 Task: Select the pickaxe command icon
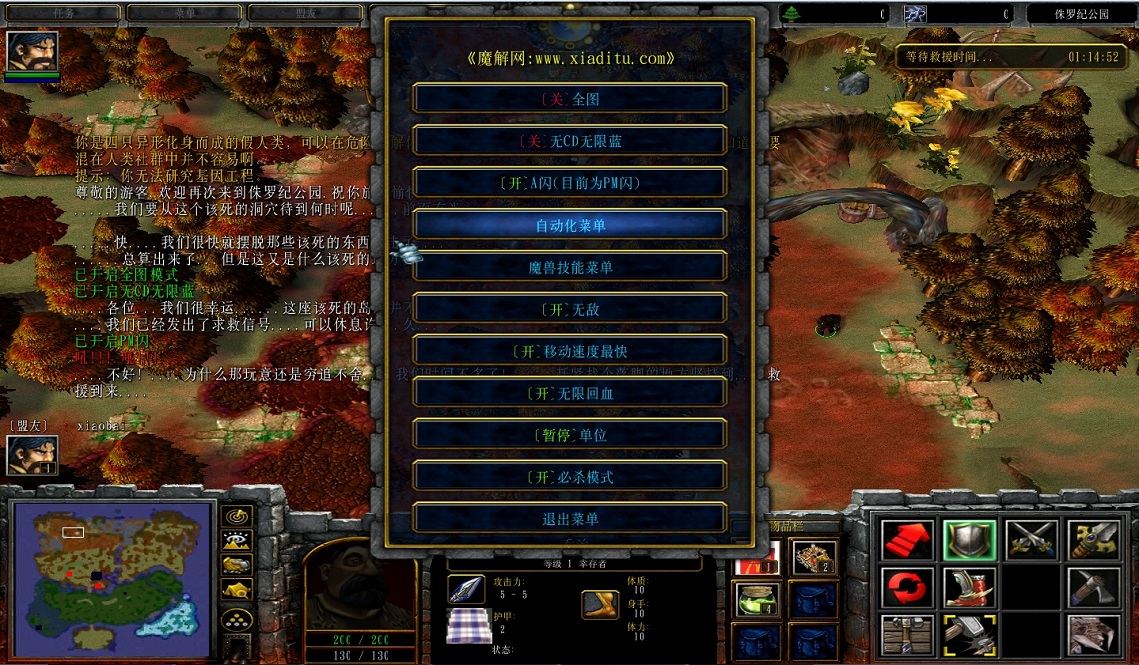coord(1093,588)
